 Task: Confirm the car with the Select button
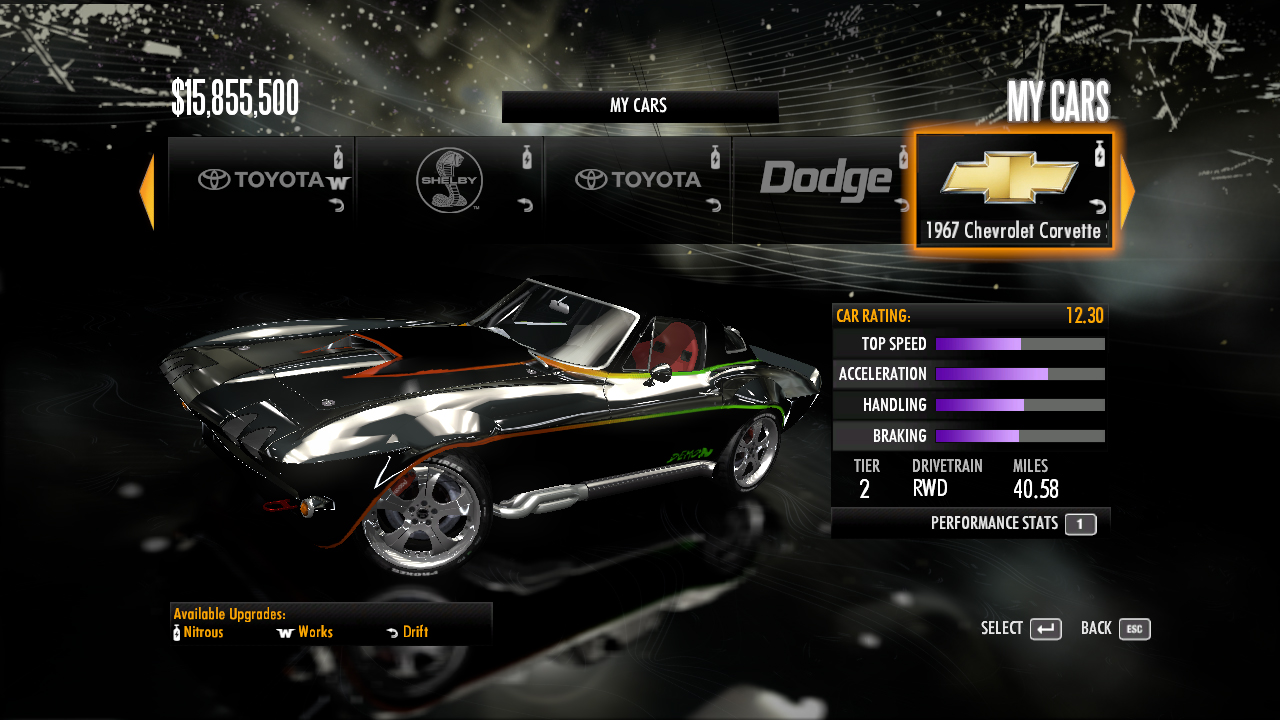click(1045, 629)
